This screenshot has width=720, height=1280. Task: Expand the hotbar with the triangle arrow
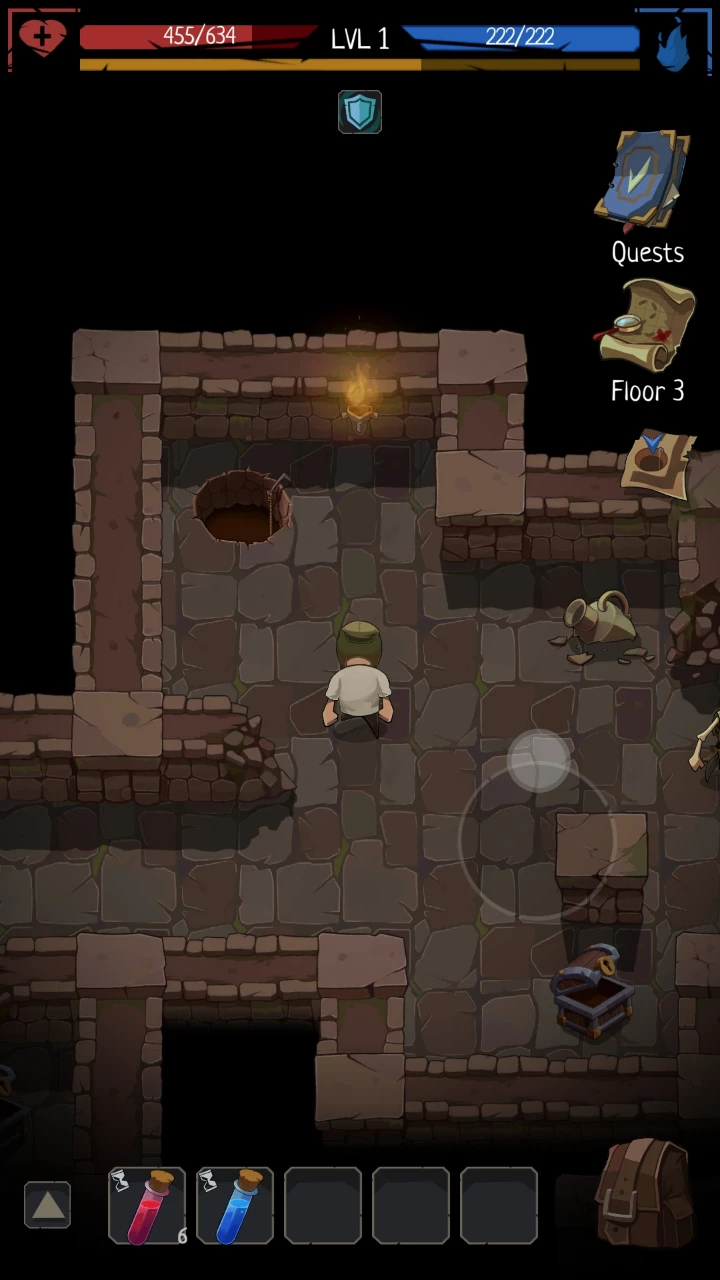pyautogui.click(x=48, y=1206)
